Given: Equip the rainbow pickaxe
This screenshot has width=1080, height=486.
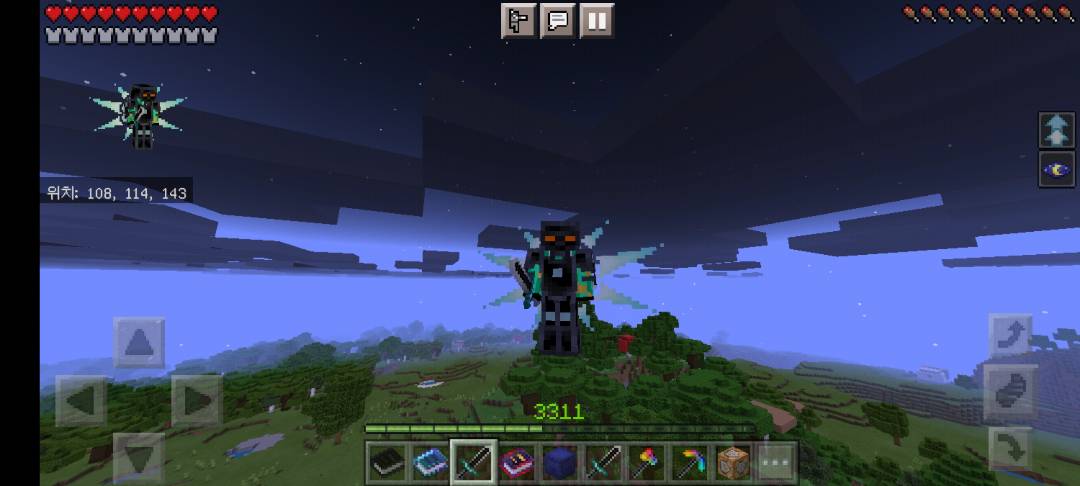Looking at the screenshot, I should click(690, 463).
